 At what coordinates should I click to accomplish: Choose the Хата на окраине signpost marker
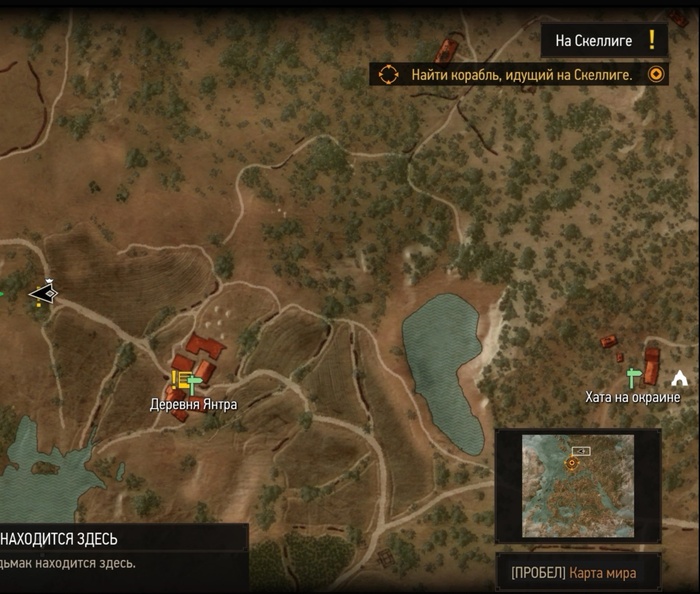633,377
